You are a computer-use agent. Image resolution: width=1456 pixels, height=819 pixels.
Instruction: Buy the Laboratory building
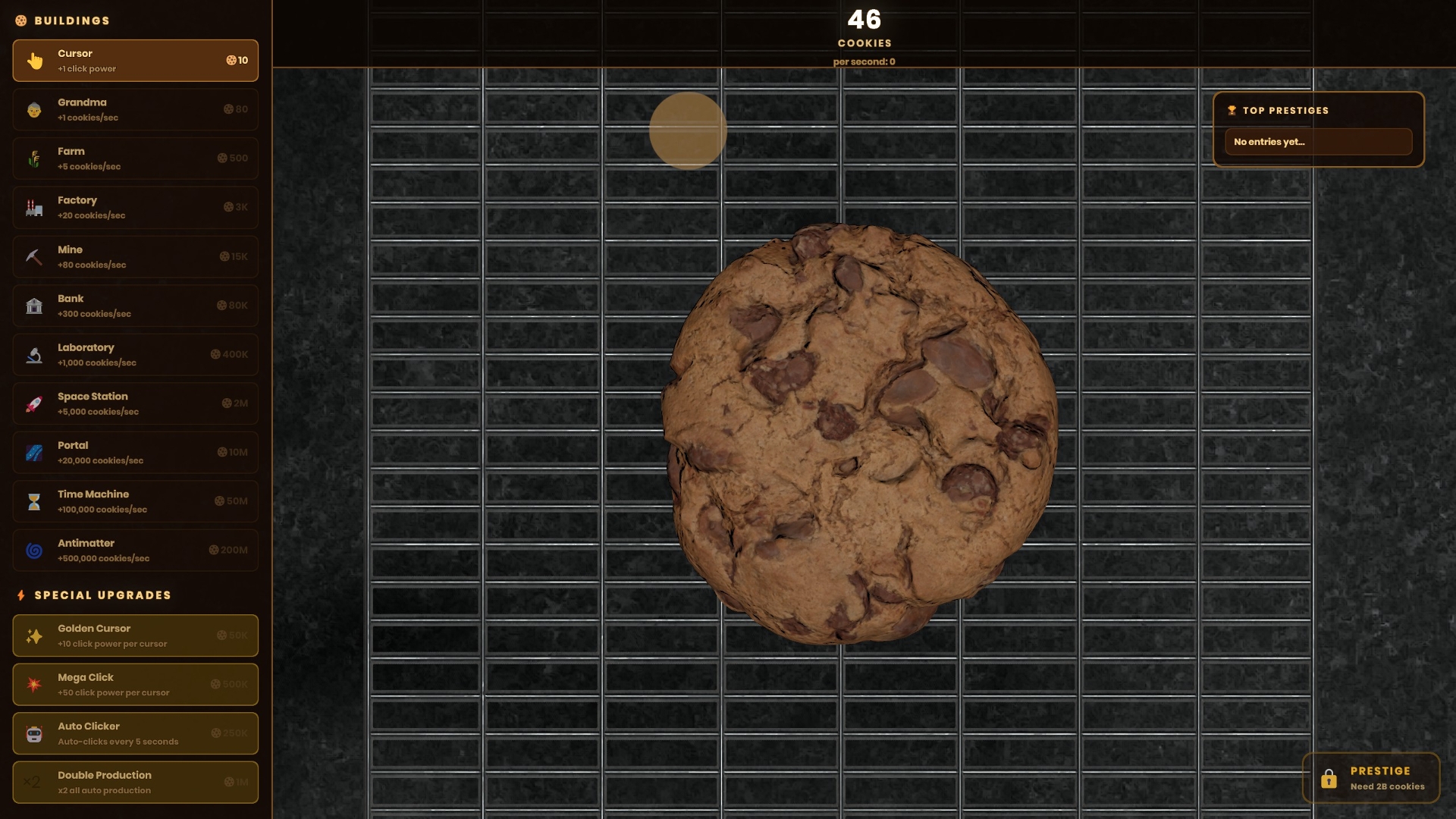click(135, 354)
